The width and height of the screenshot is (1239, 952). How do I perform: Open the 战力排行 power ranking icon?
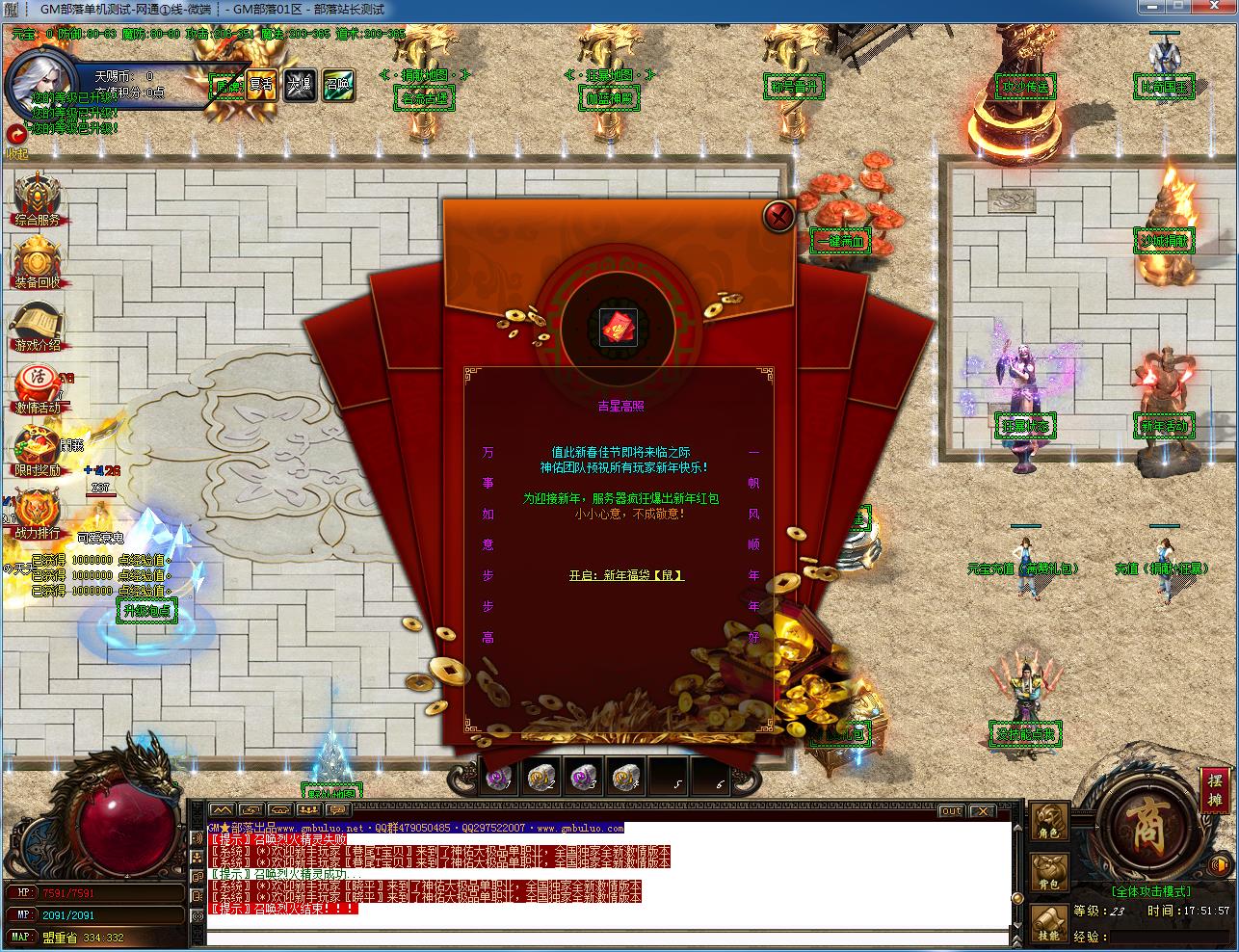pos(37,510)
